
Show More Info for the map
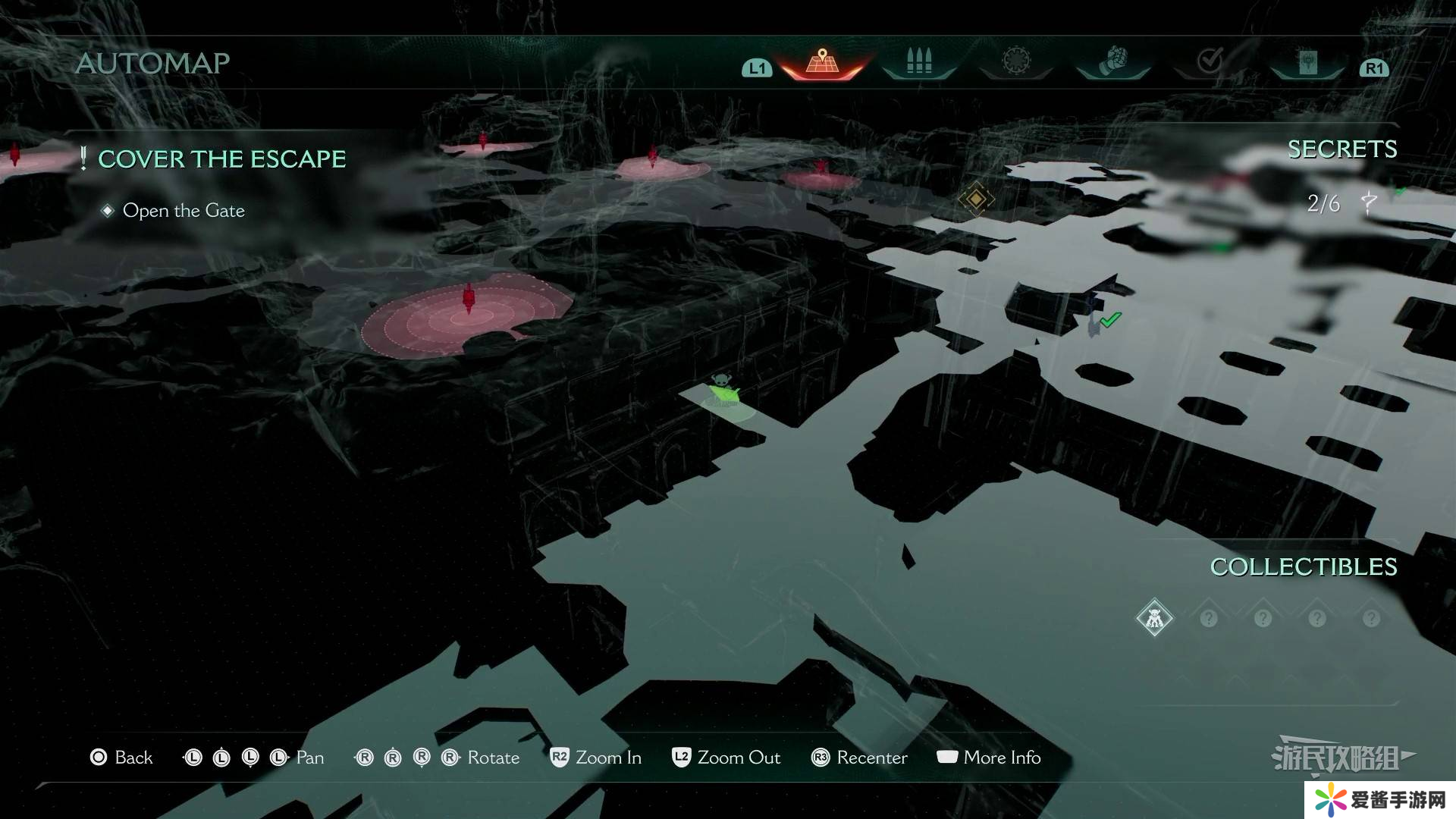989,758
